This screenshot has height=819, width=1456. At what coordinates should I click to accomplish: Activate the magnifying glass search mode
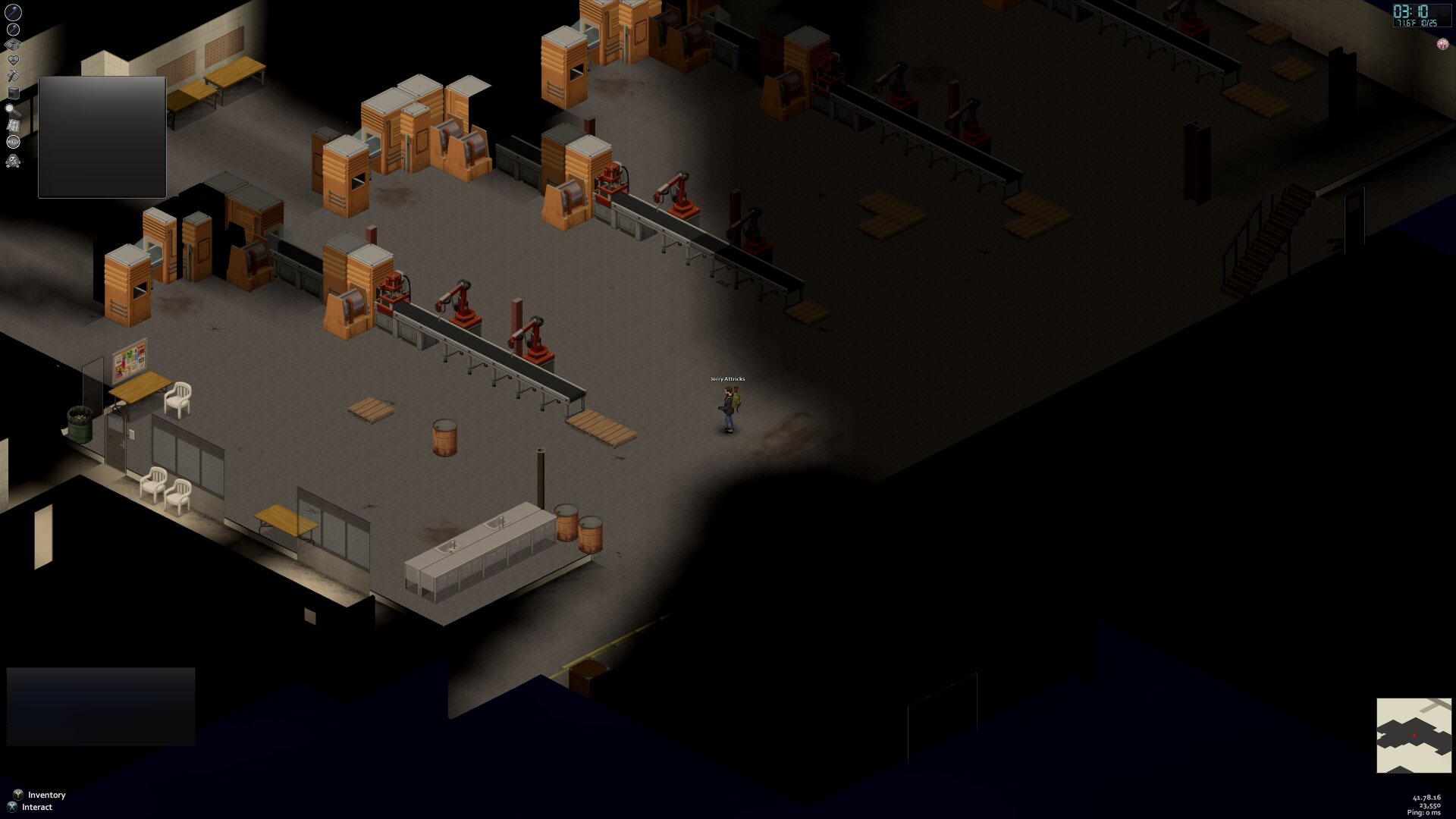[x=13, y=109]
